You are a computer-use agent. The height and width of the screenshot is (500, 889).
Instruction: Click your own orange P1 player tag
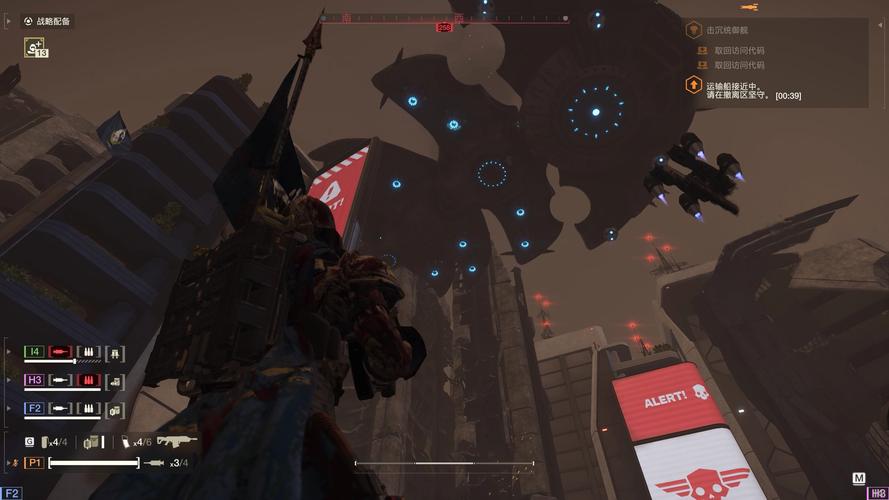pyautogui.click(x=34, y=462)
